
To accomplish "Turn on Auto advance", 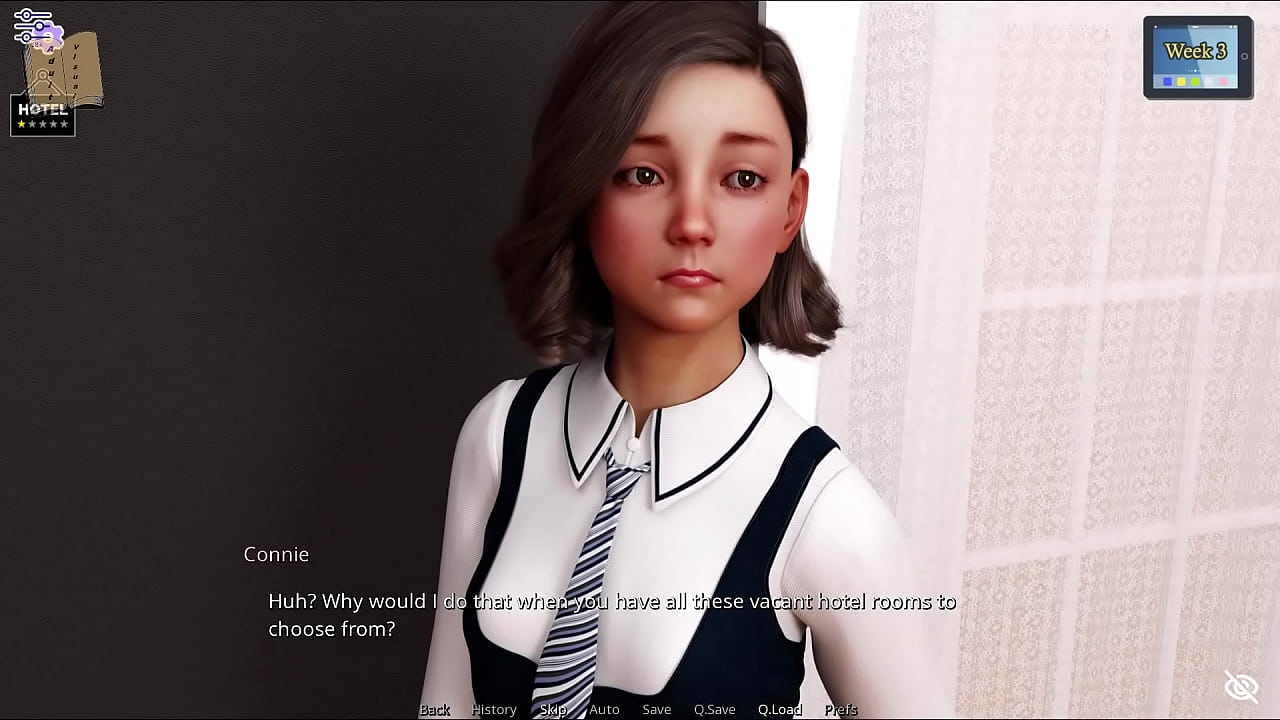I will [x=604, y=709].
